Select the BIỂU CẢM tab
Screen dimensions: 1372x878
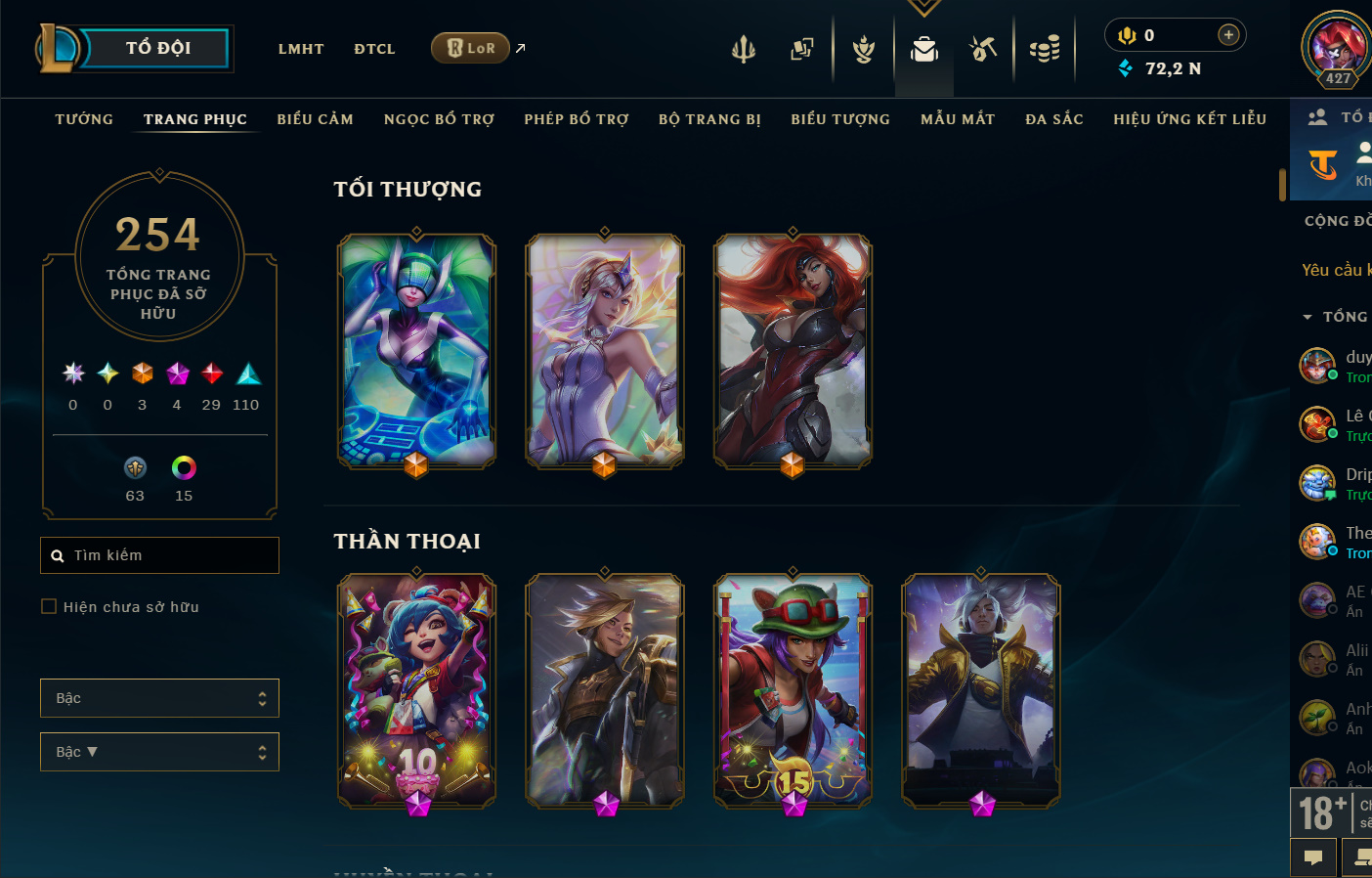(x=315, y=119)
